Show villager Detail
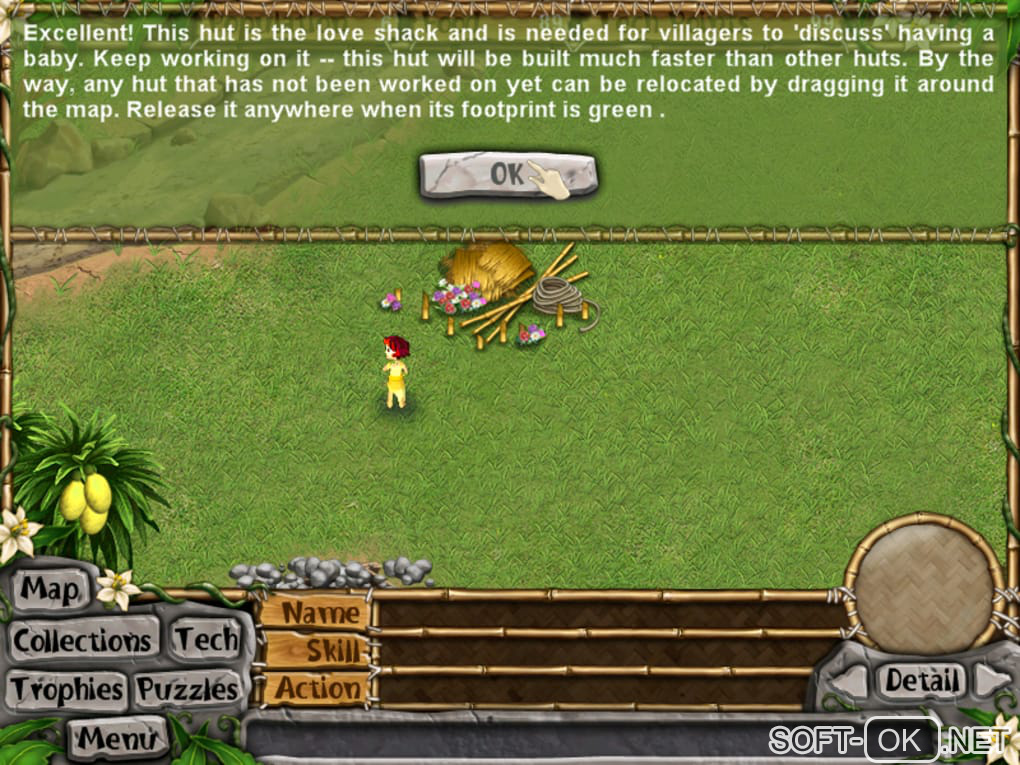 click(922, 681)
